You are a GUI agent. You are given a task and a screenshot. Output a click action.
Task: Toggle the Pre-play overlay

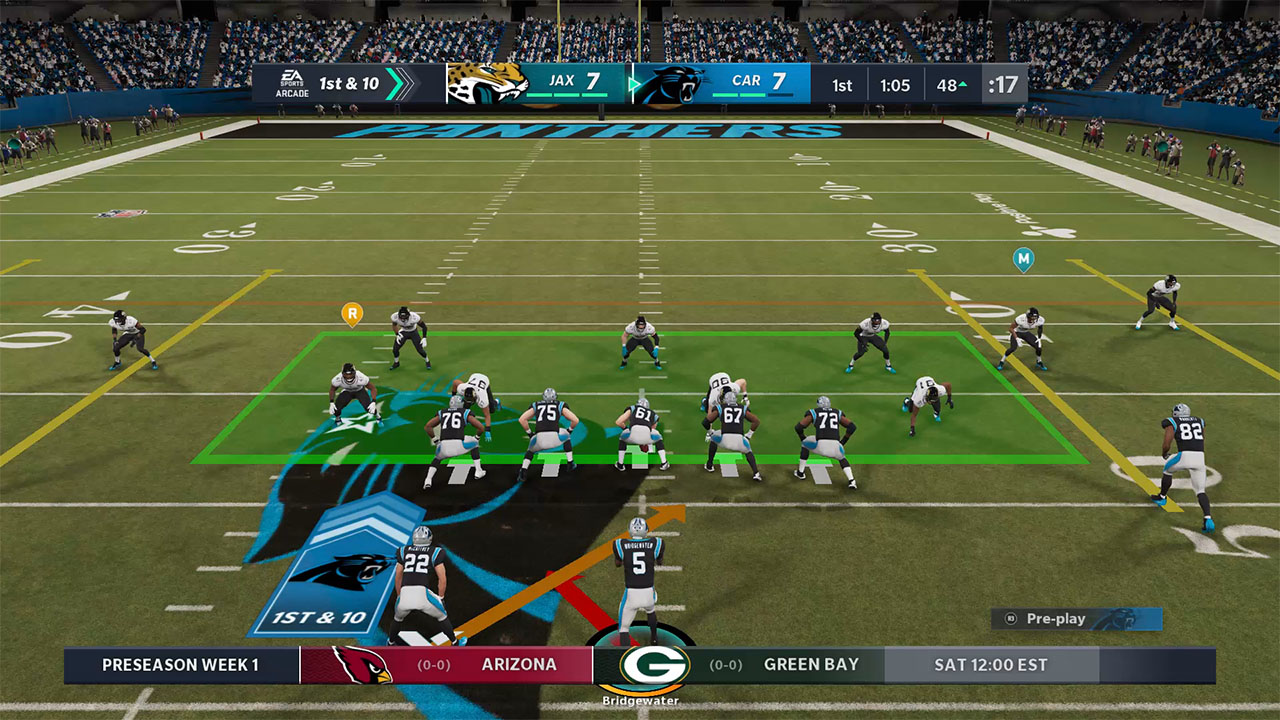1057,618
